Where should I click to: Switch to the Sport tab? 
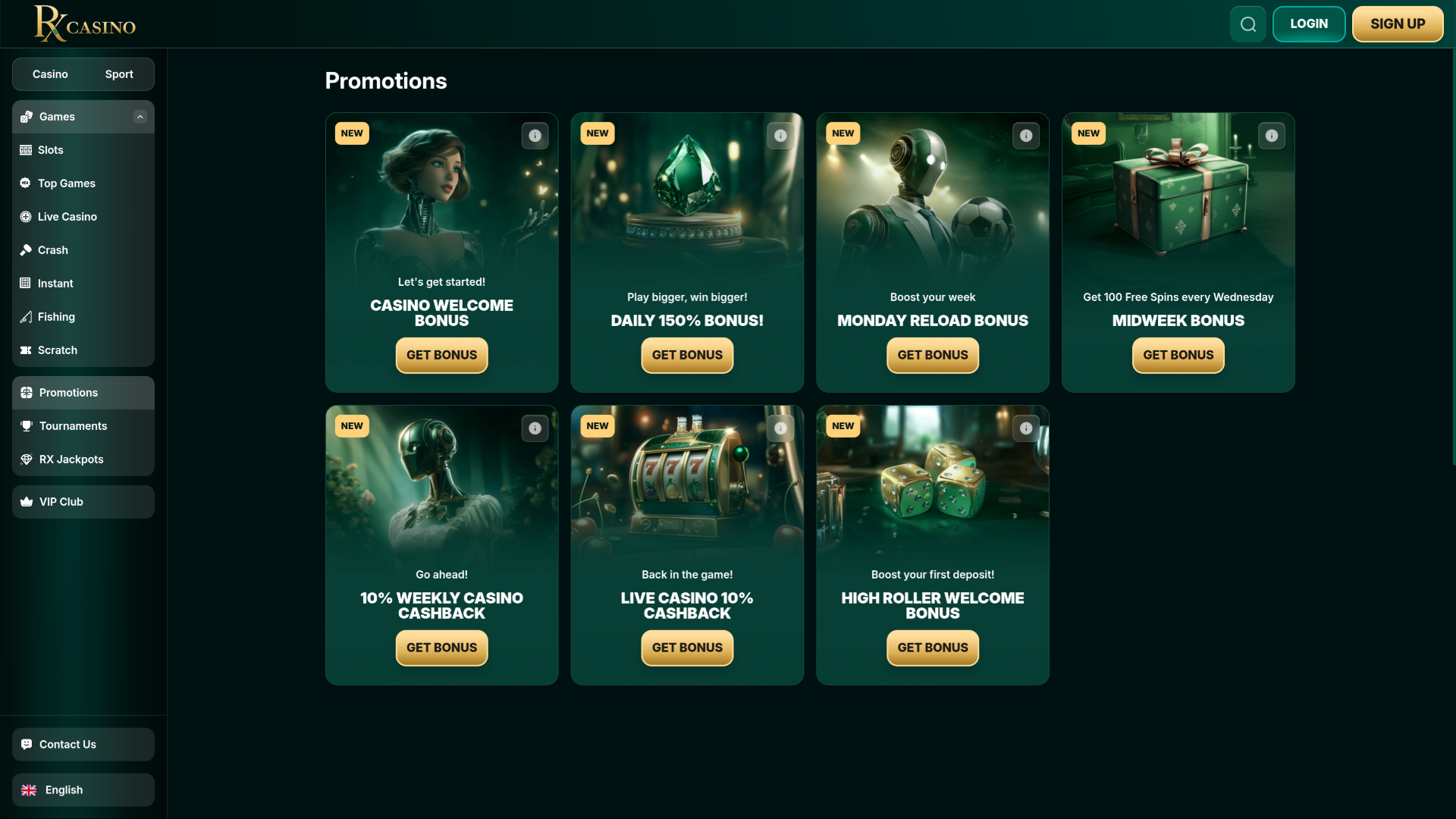(x=118, y=74)
